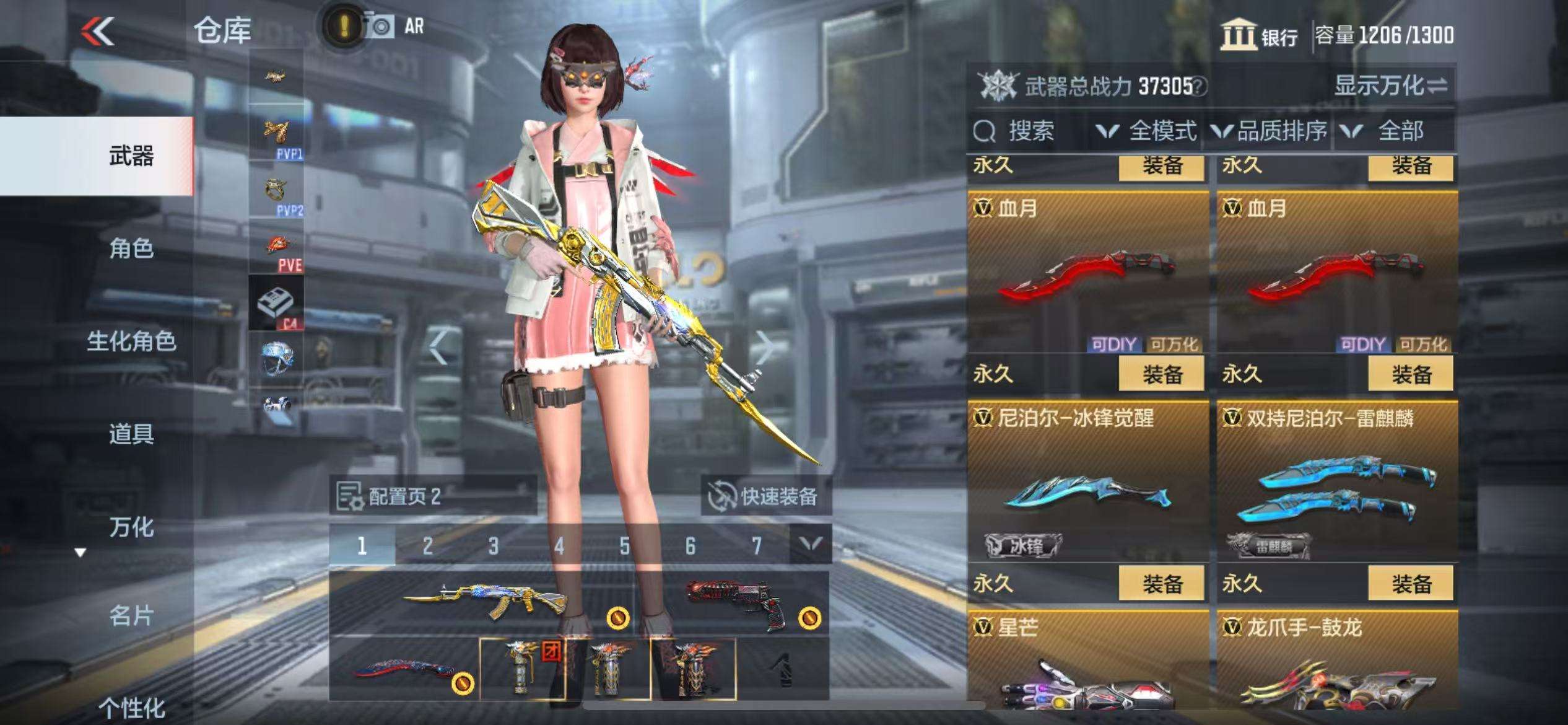This screenshot has height=725, width=1568.
Task: Equip the 尼泊尔-冰锋觉醒 knife
Action: pyautogui.click(x=1161, y=584)
